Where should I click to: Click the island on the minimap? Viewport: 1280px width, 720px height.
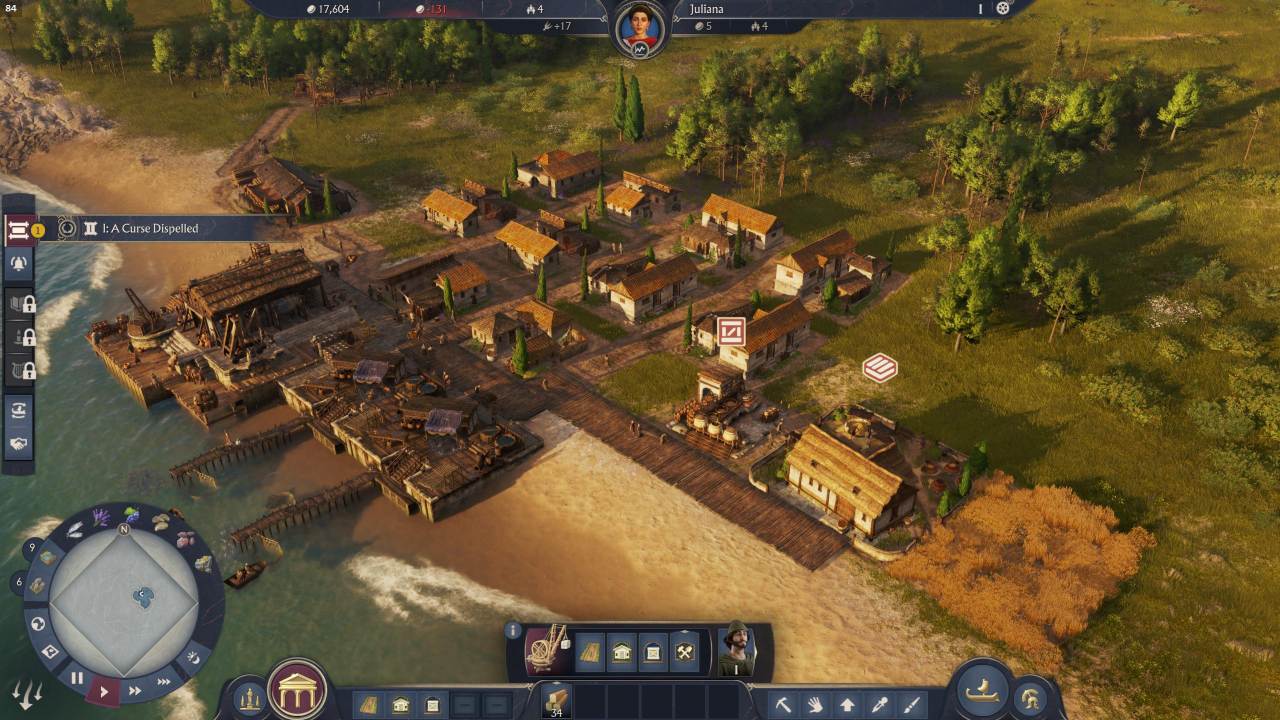(145, 598)
